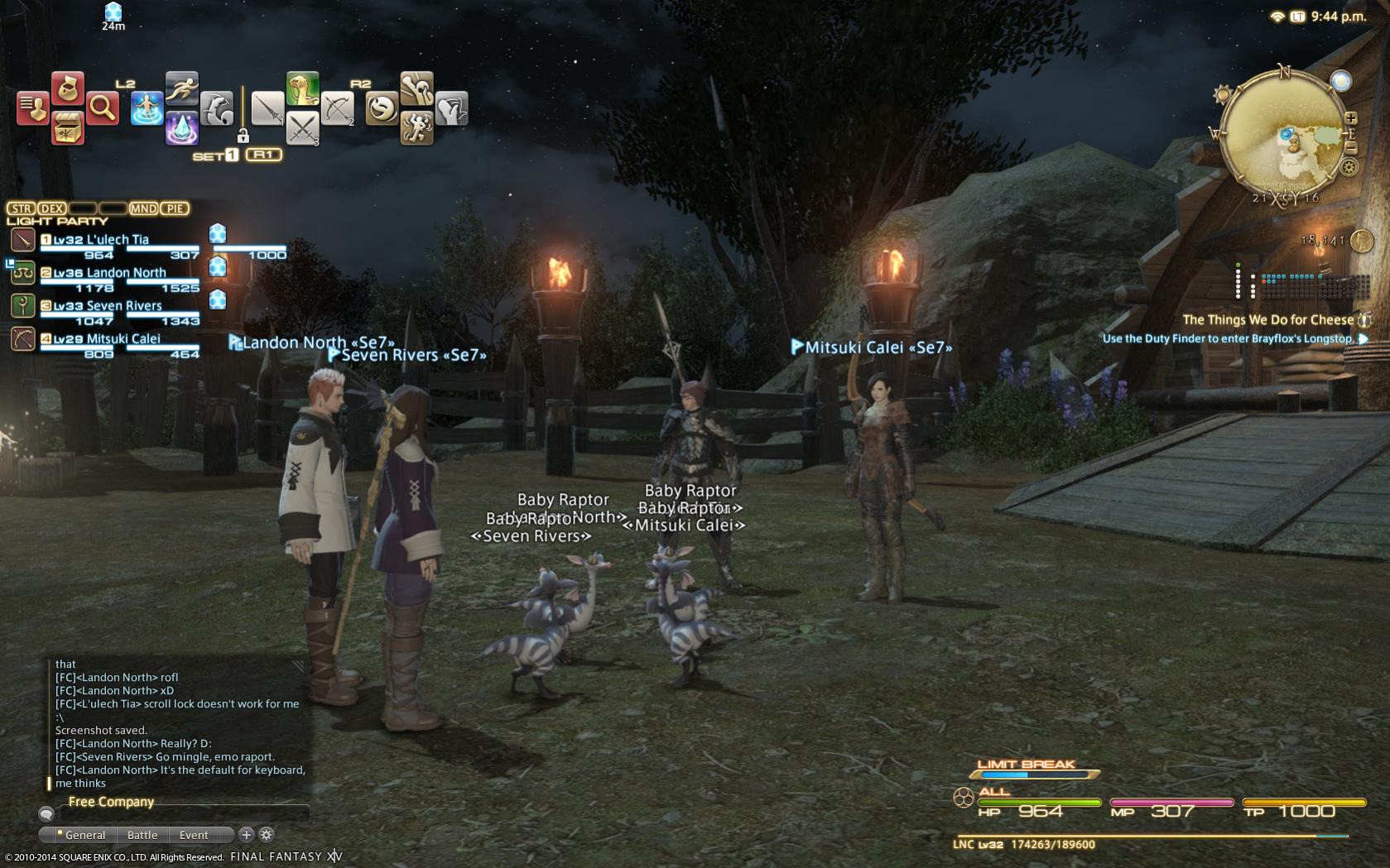The image size is (1390, 868).
Task: Select the magnifying glass search icon
Action: click(102, 108)
